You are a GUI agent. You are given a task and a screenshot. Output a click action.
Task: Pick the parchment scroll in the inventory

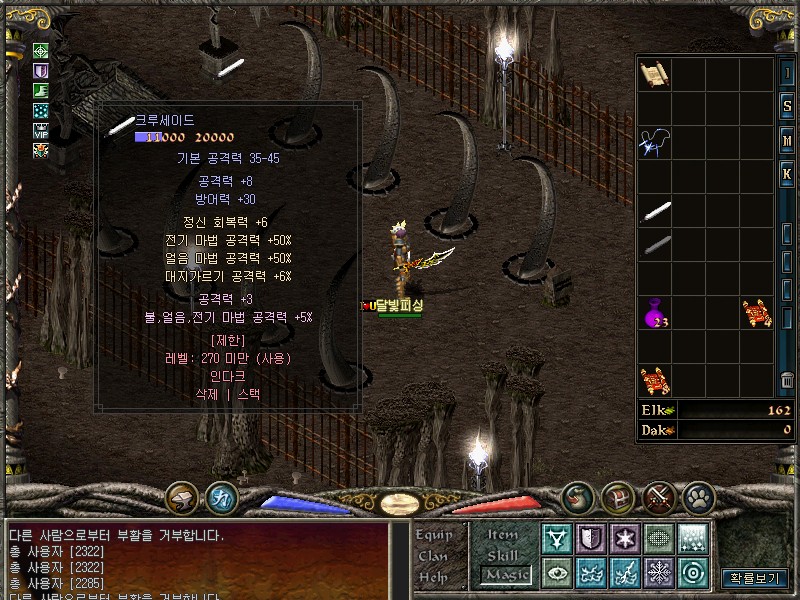(654, 74)
